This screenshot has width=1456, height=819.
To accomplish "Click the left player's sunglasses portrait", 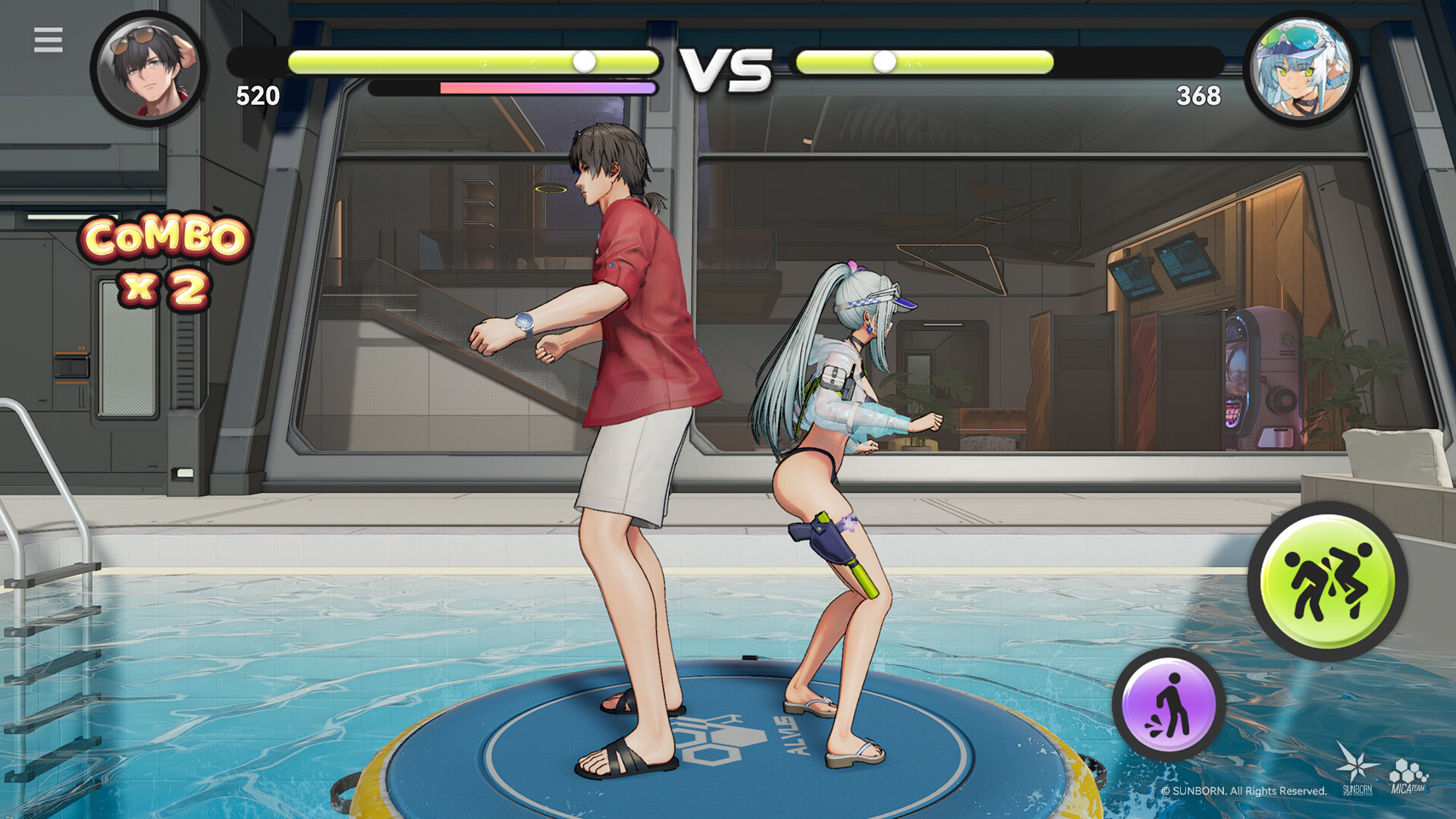I will coord(149,68).
